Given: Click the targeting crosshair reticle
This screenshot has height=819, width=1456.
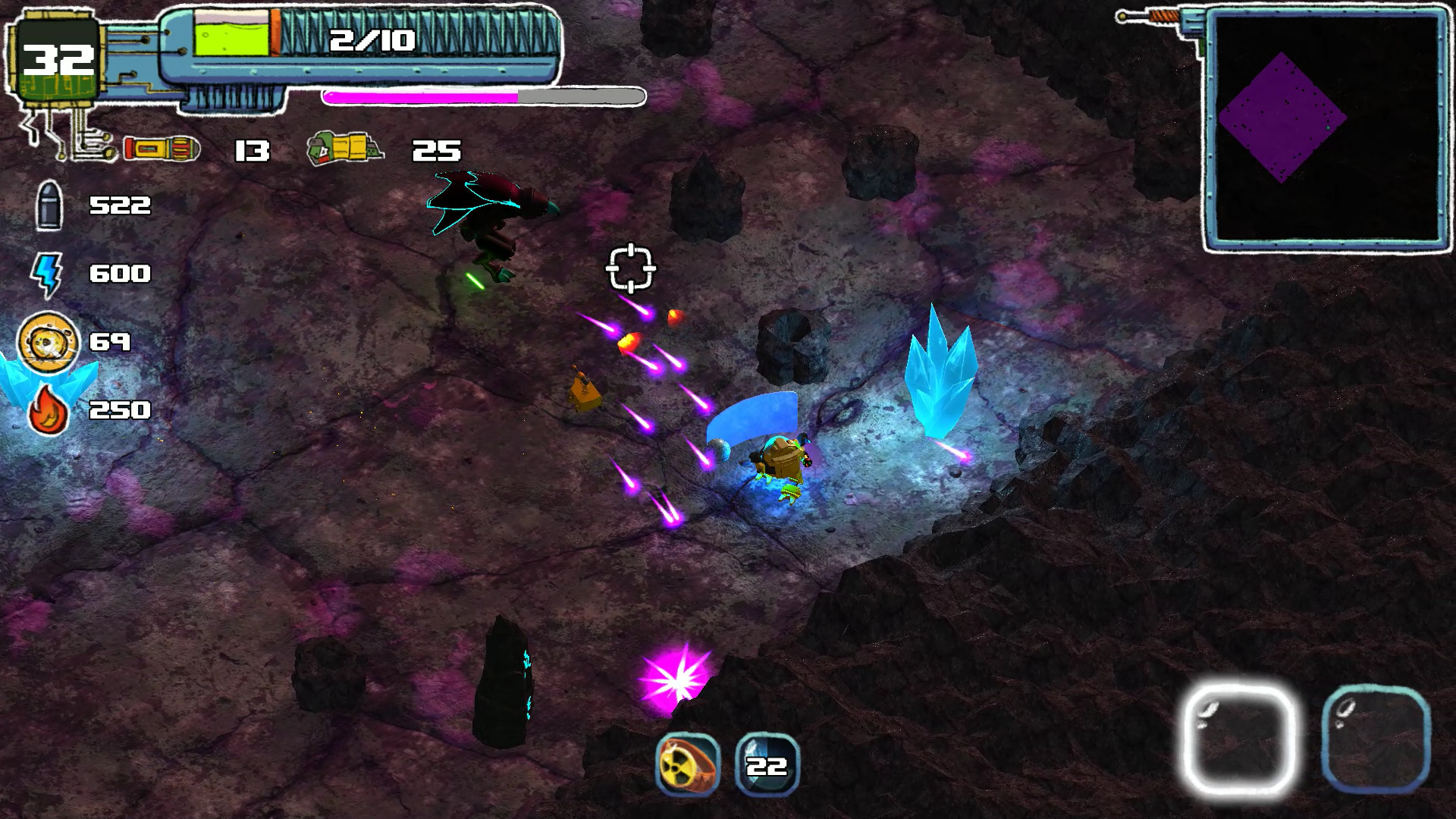Looking at the screenshot, I should pyautogui.click(x=629, y=267).
